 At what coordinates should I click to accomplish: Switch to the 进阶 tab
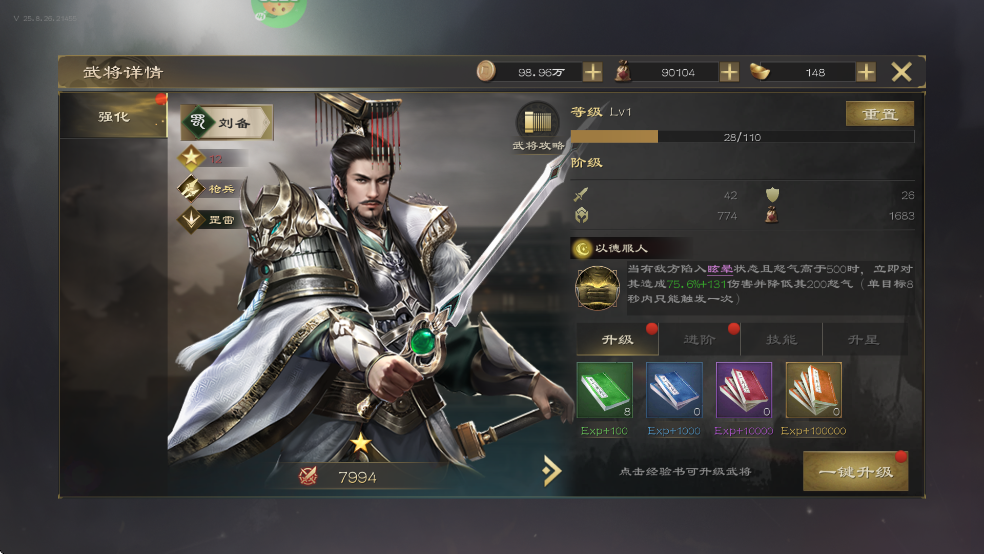pyautogui.click(x=699, y=340)
